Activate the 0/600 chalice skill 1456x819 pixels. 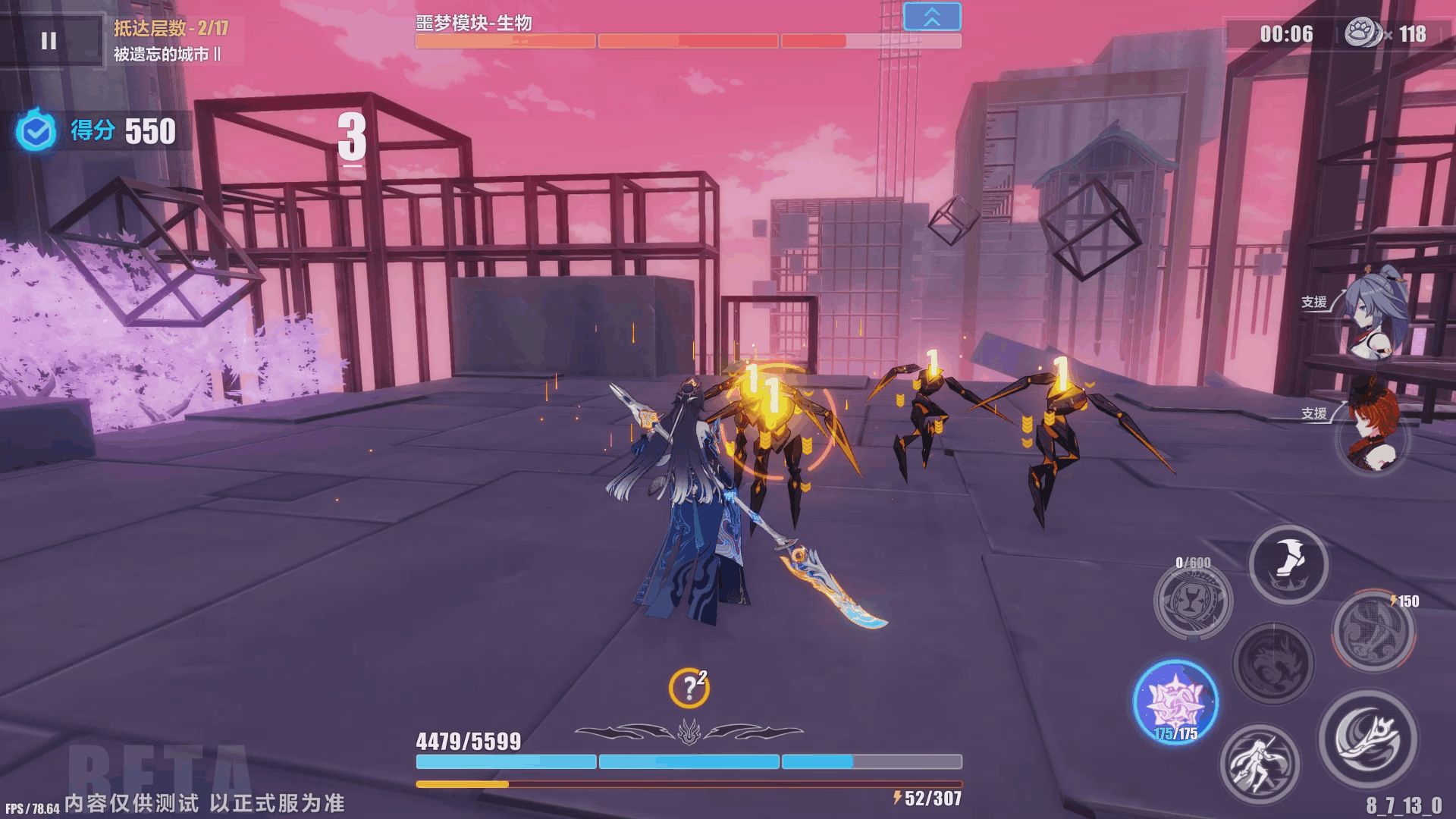pyautogui.click(x=1193, y=601)
